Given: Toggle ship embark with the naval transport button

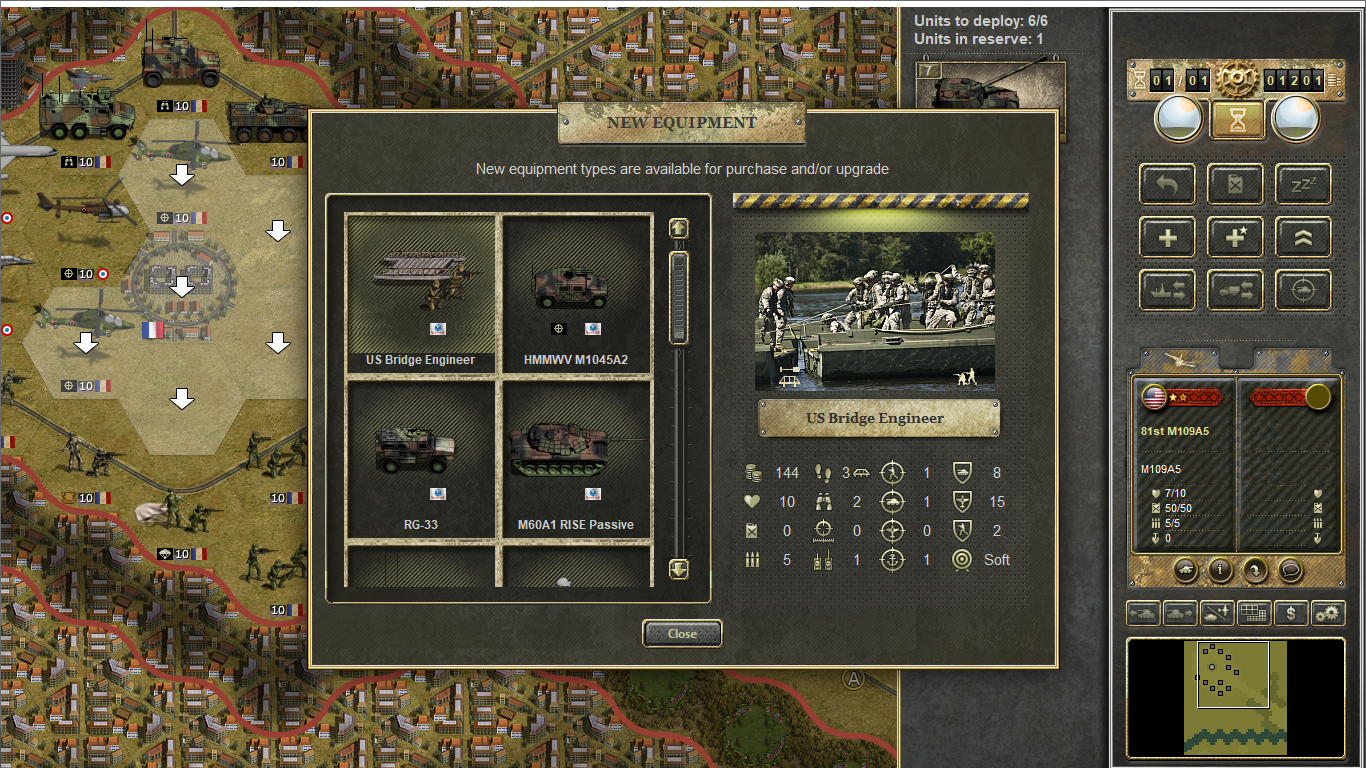Looking at the screenshot, I should click(x=1167, y=290).
